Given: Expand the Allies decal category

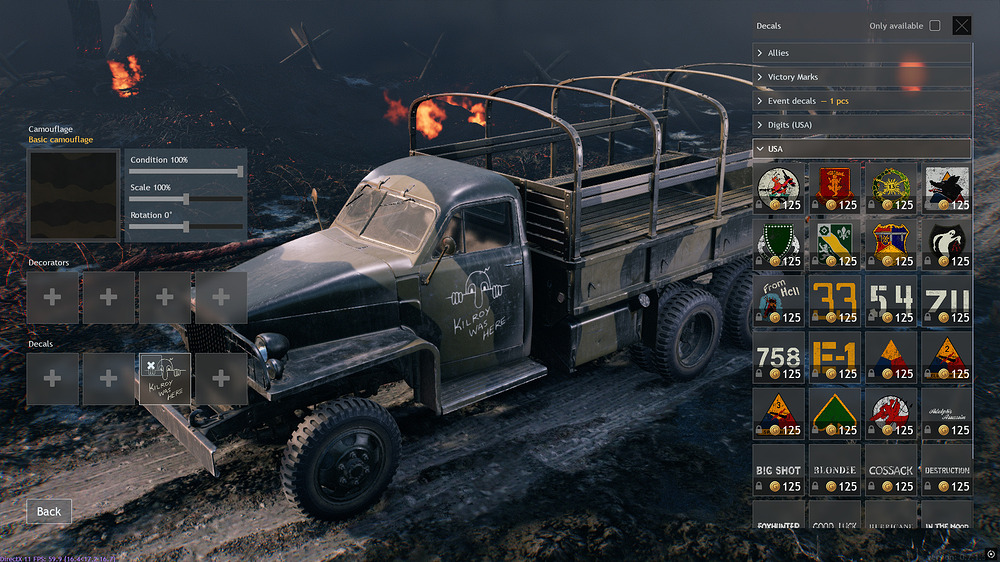Looking at the screenshot, I should [x=861, y=53].
